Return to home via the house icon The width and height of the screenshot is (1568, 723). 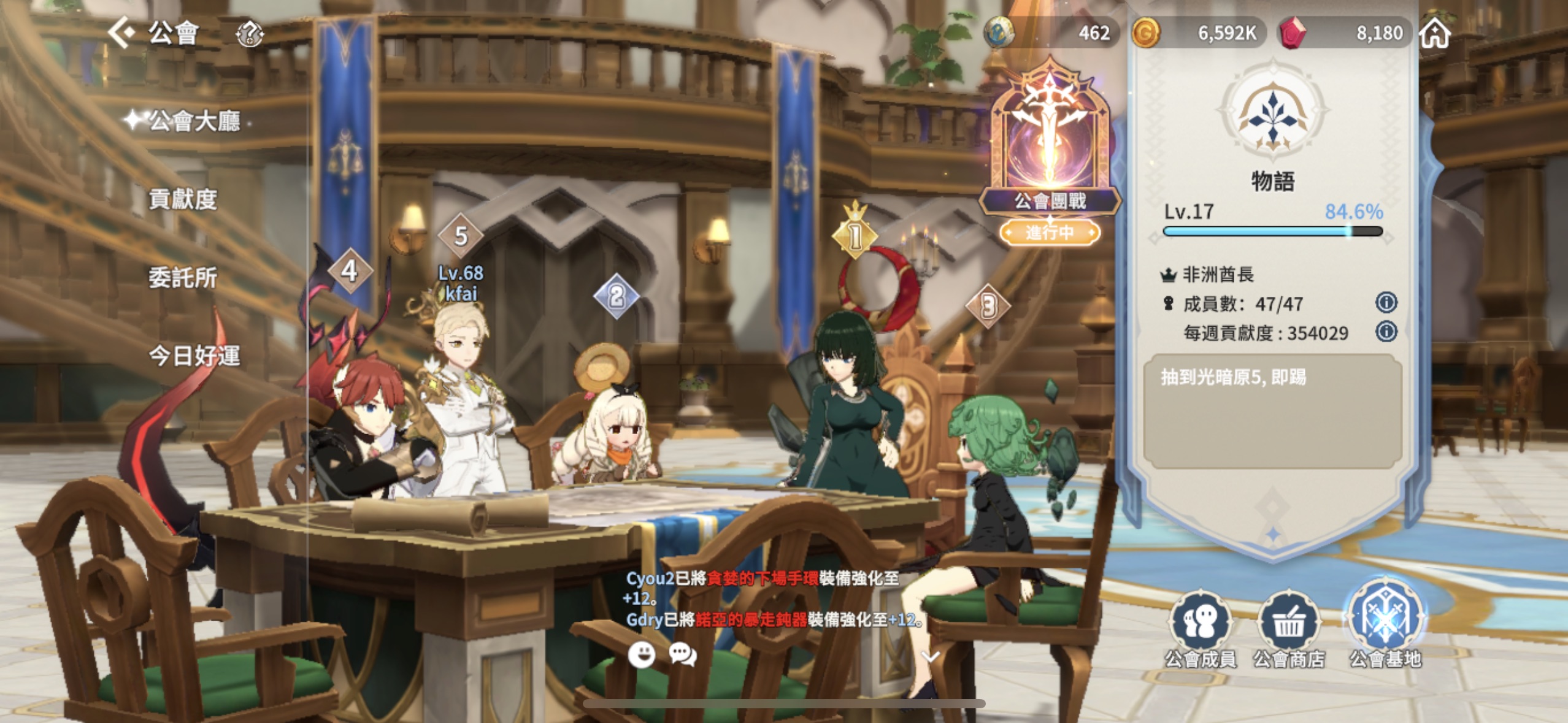pyautogui.click(x=1435, y=33)
